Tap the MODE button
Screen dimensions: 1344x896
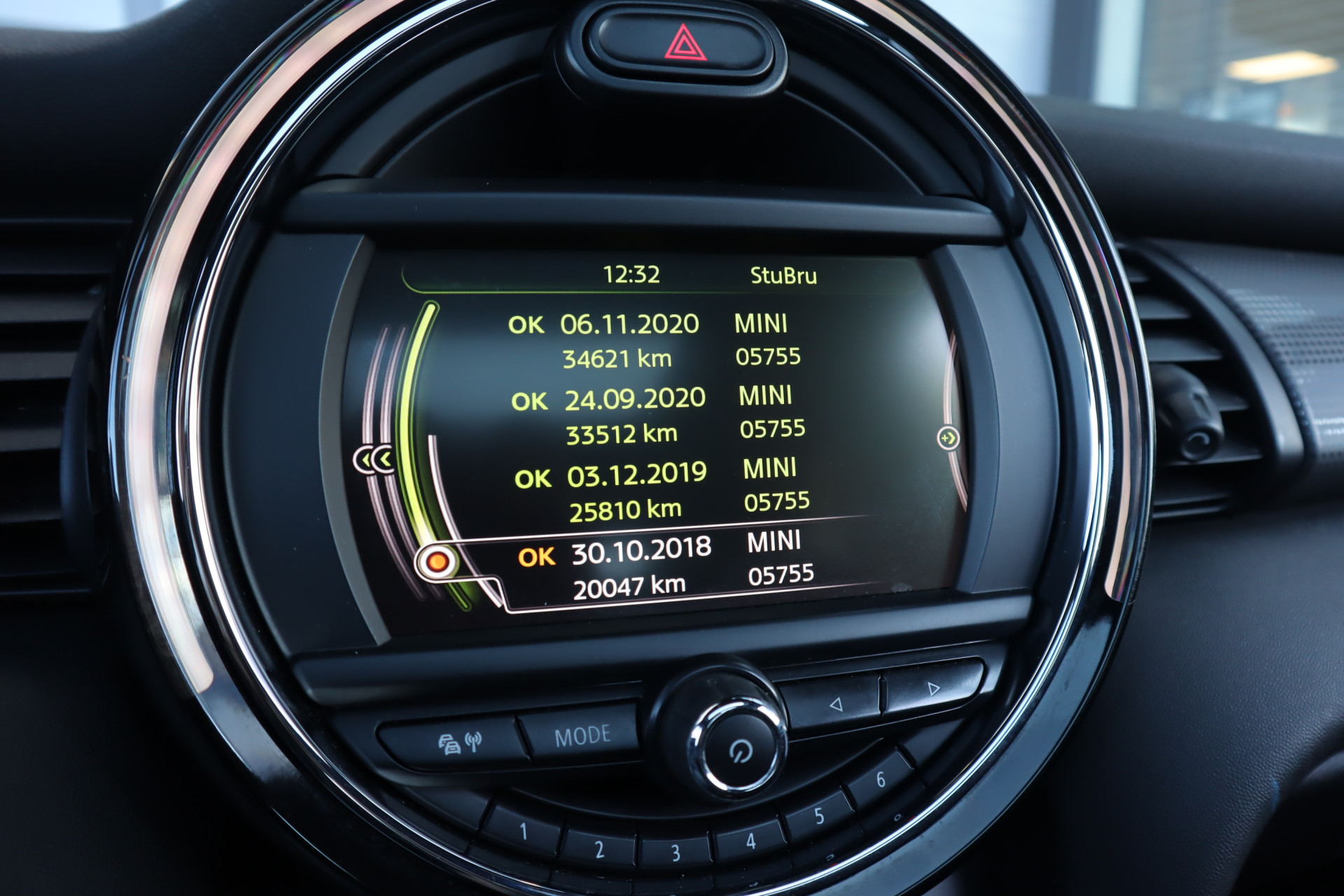click(x=582, y=736)
